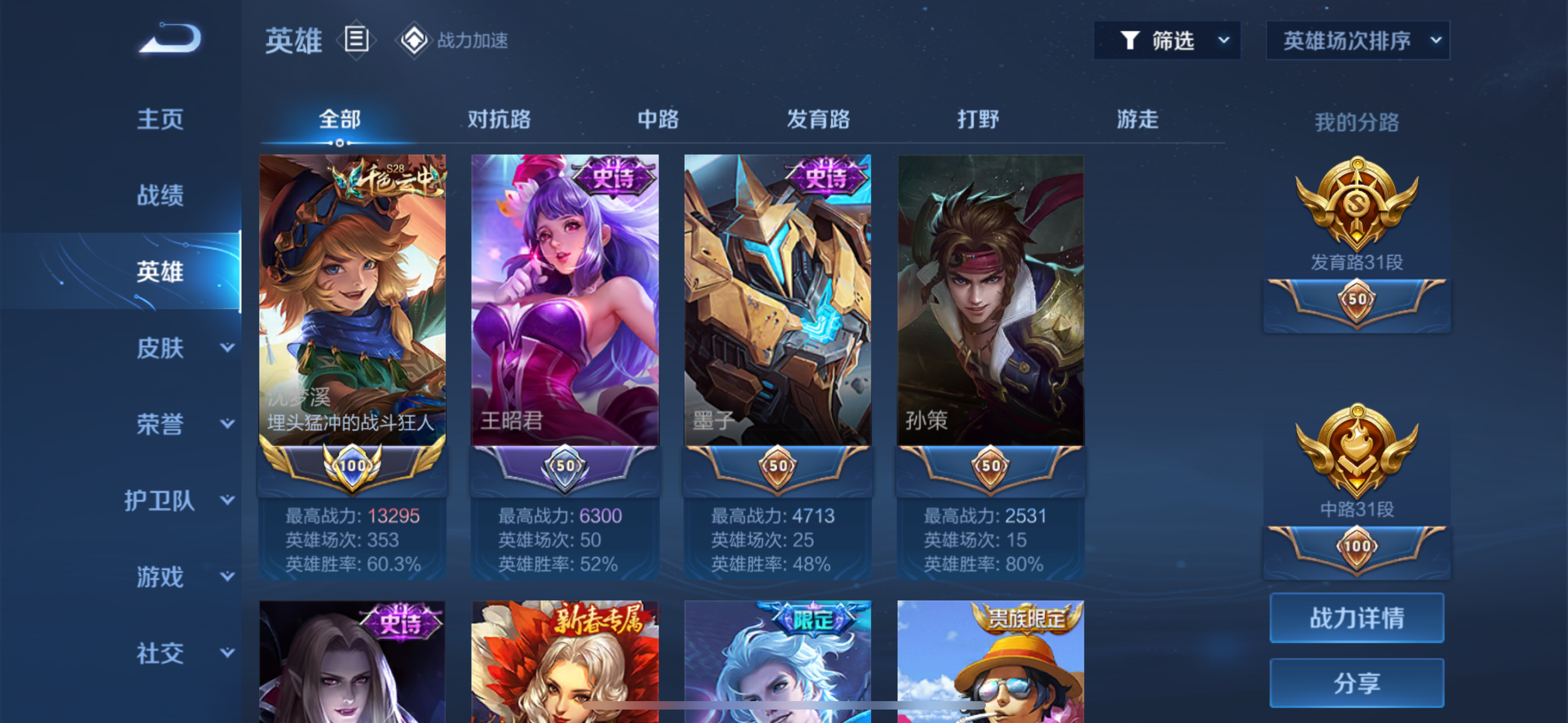Tap the 分享 share button
The image size is (1568, 723).
tap(1357, 683)
